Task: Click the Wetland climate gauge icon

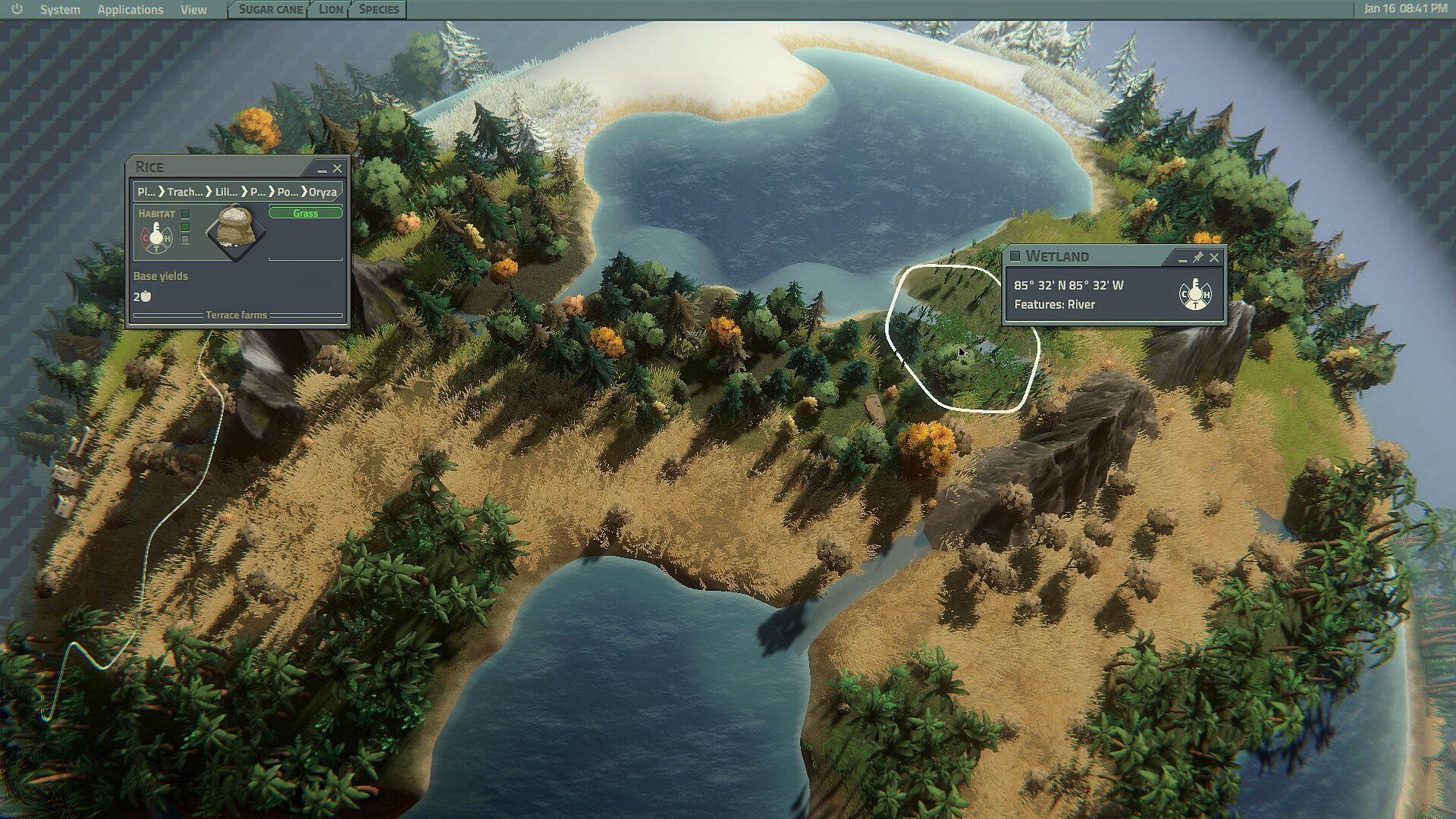Action: tap(1195, 294)
